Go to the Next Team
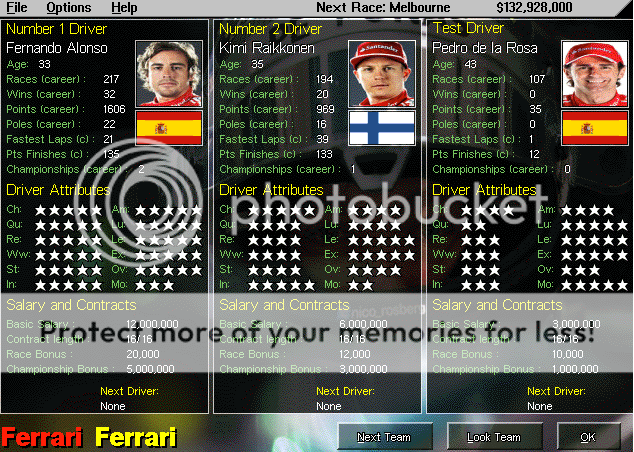This screenshot has height=452, width=634. point(384,437)
